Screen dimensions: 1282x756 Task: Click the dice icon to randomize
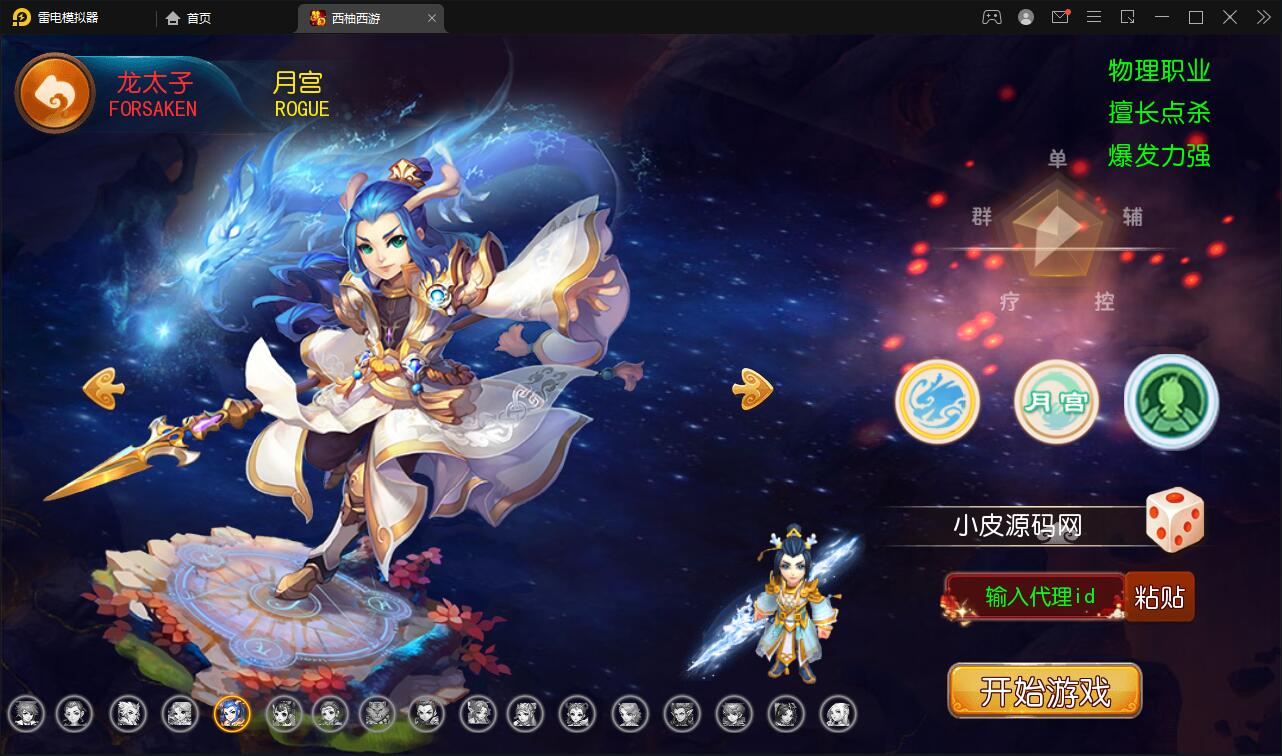[1173, 519]
